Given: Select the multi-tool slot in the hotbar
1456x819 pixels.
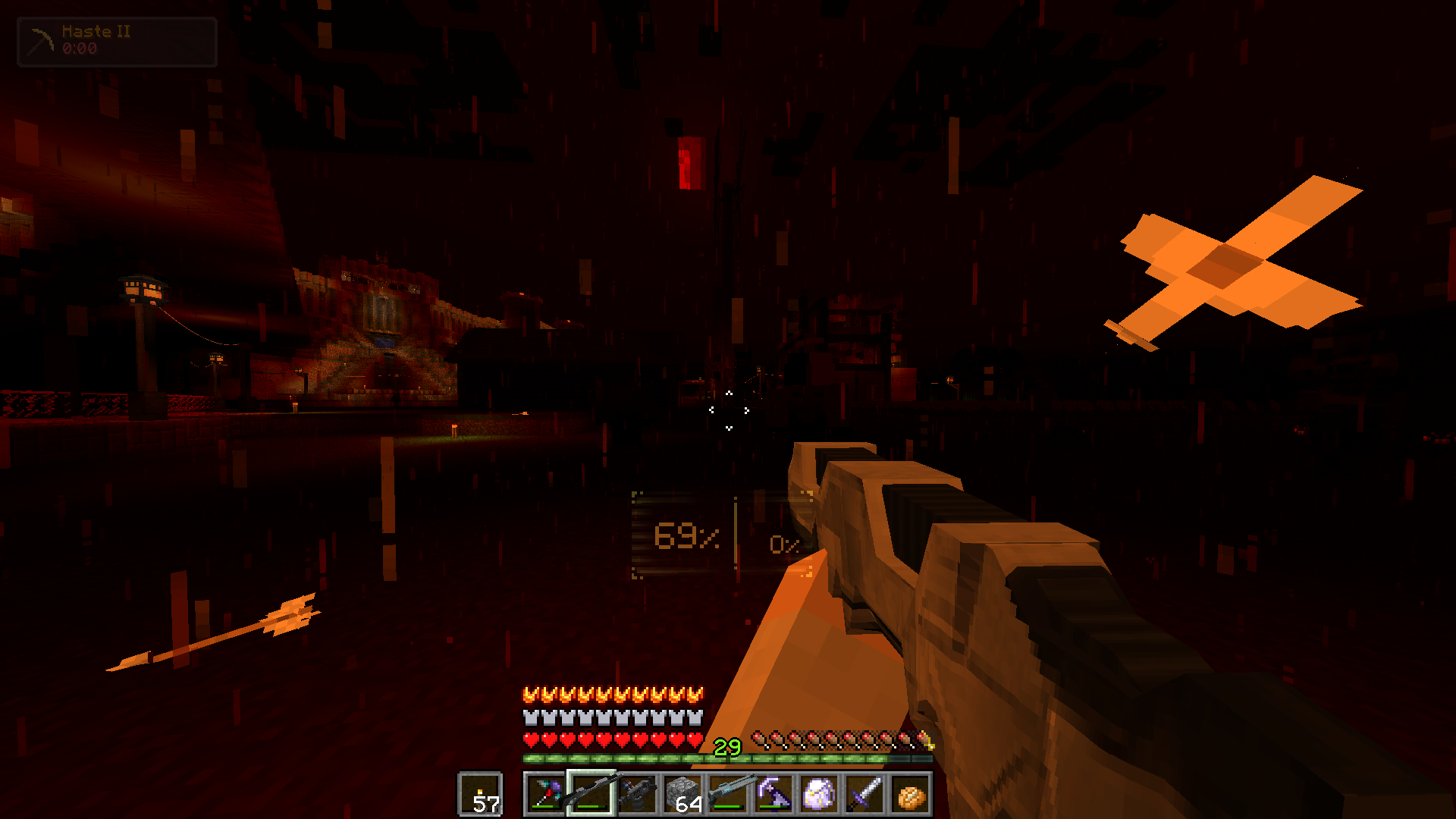Looking at the screenshot, I should point(545,795).
